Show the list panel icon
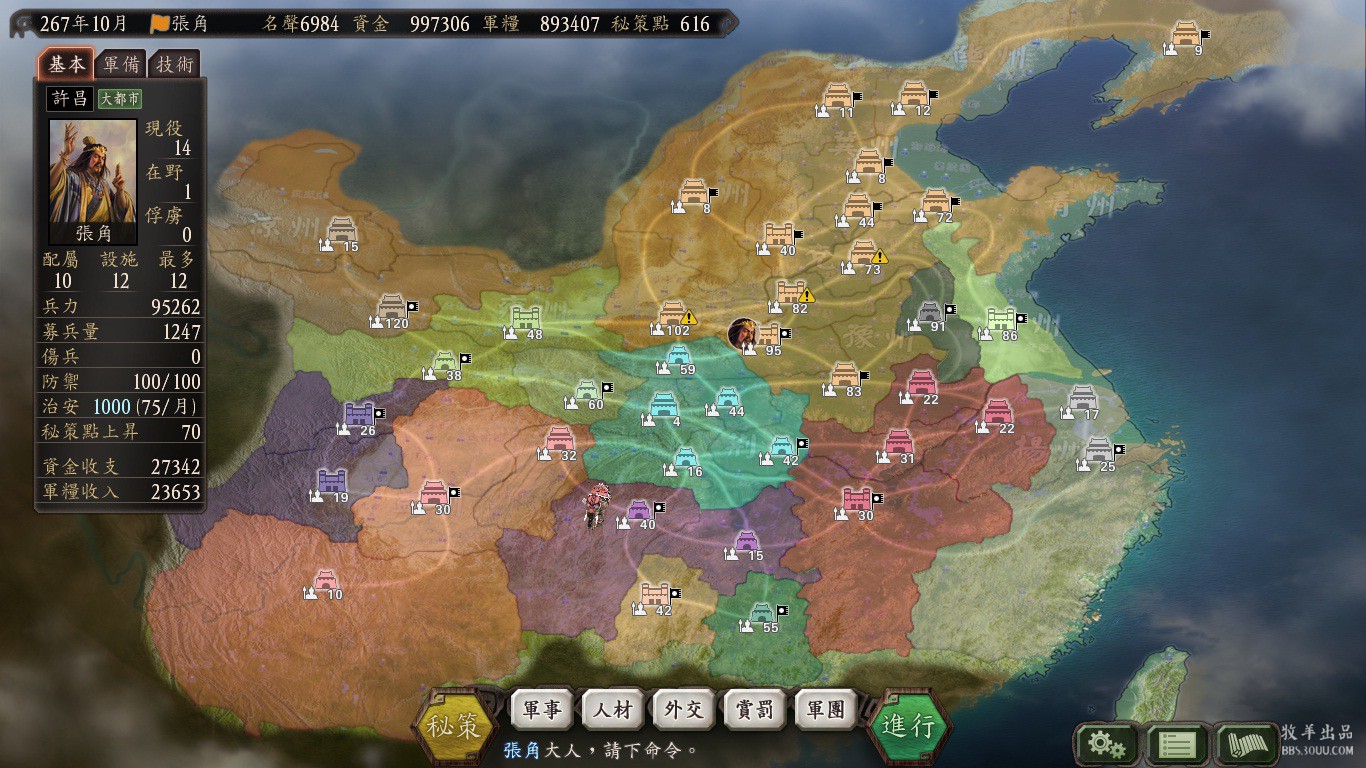Screen dimensions: 1366x768 [x=1177, y=744]
